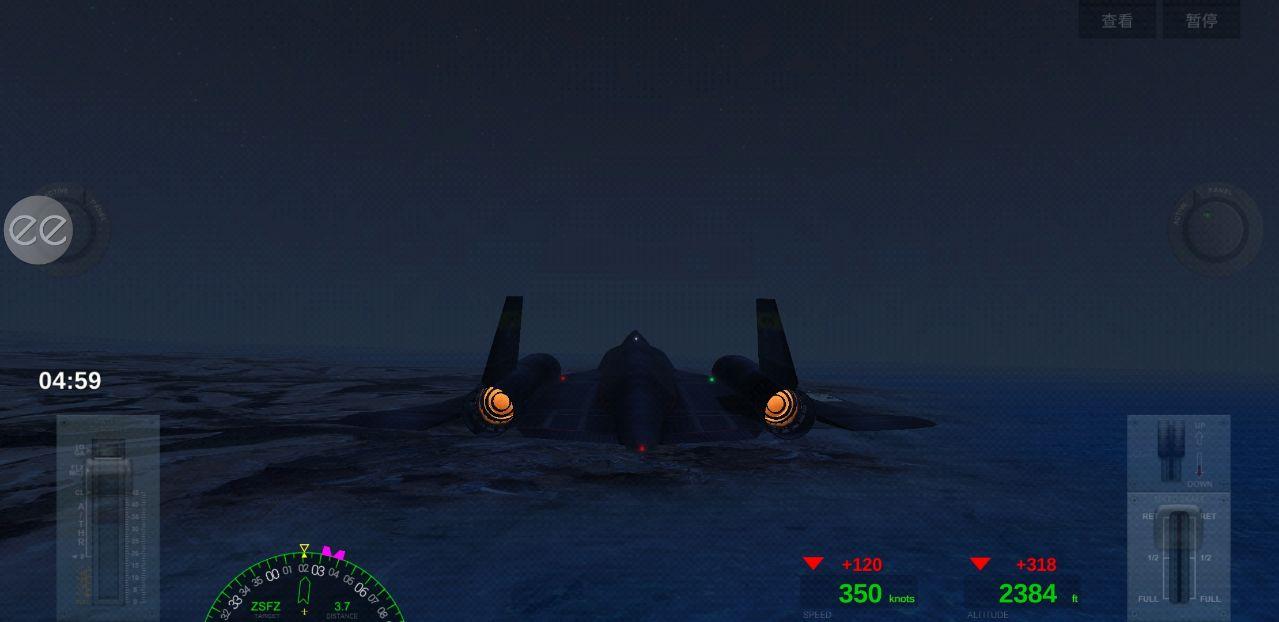Screen dimensions: 1279x622
Task: Pause the flight with 暂停
Action: tap(1201, 21)
